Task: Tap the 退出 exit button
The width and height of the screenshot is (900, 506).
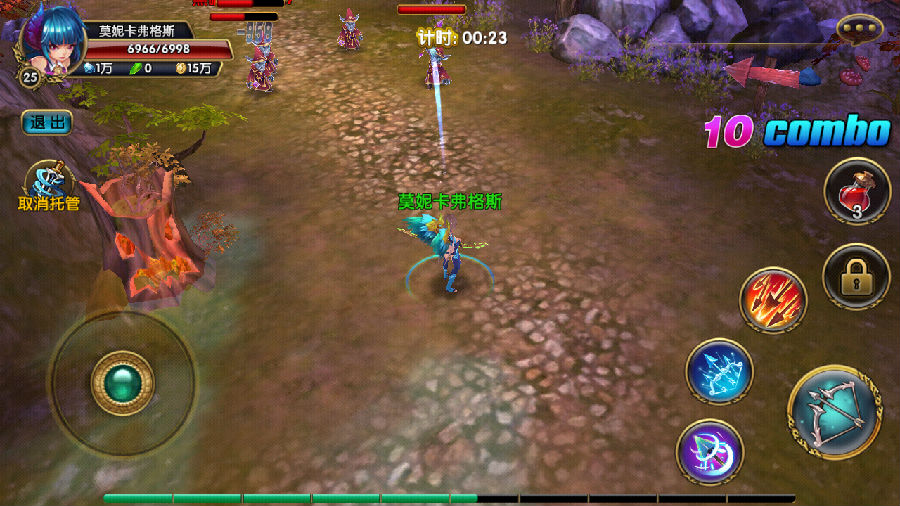Action: click(x=46, y=122)
